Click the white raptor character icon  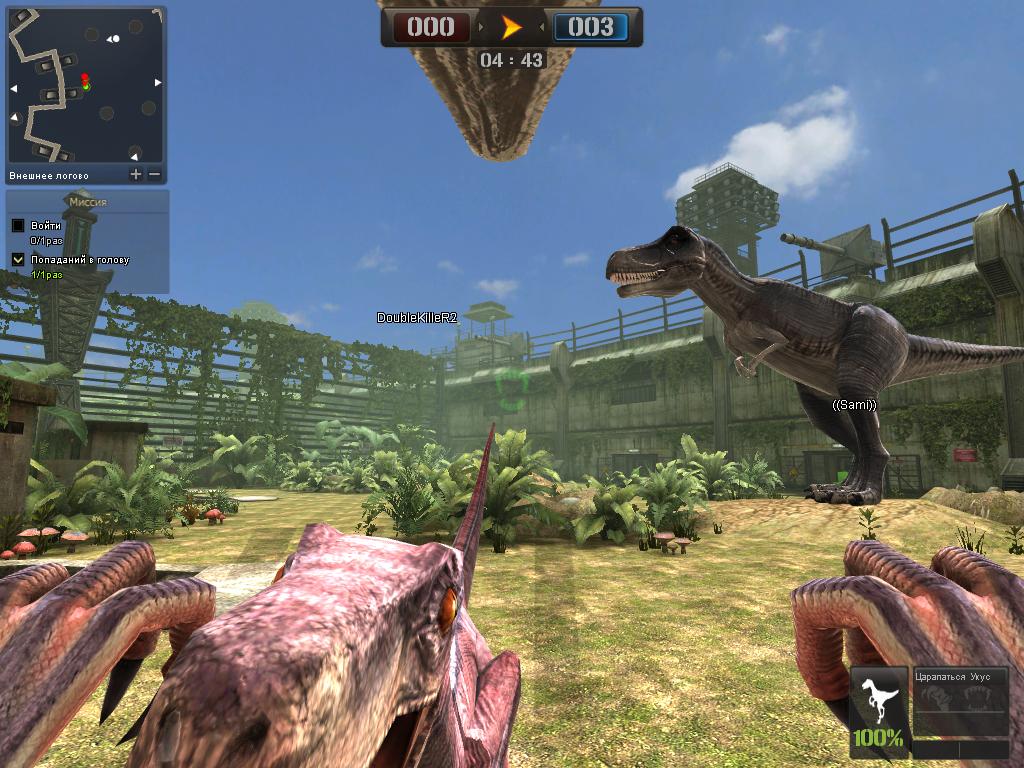pos(878,698)
